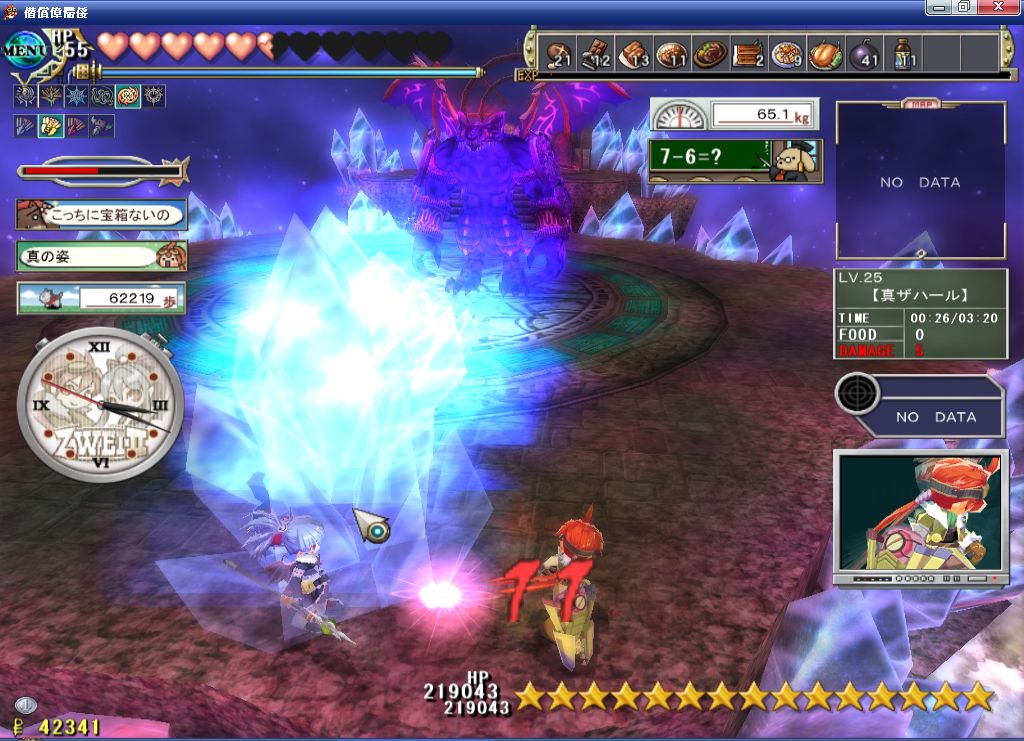The height and width of the screenshot is (741, 1024).
Task: Open the weight scale widget
Action: pos(734,114)
